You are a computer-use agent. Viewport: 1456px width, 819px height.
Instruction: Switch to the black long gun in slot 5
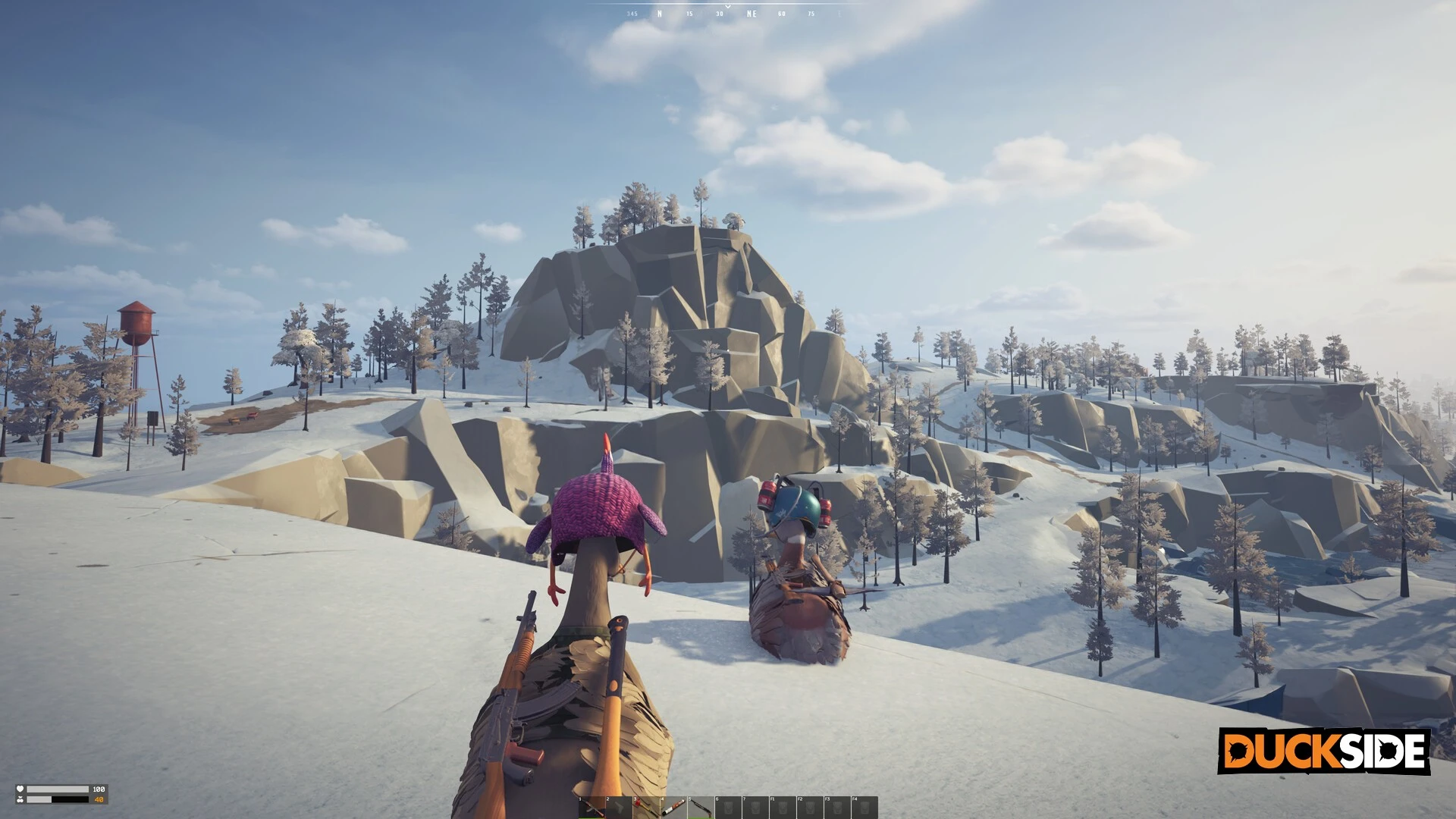click(701, 808)
